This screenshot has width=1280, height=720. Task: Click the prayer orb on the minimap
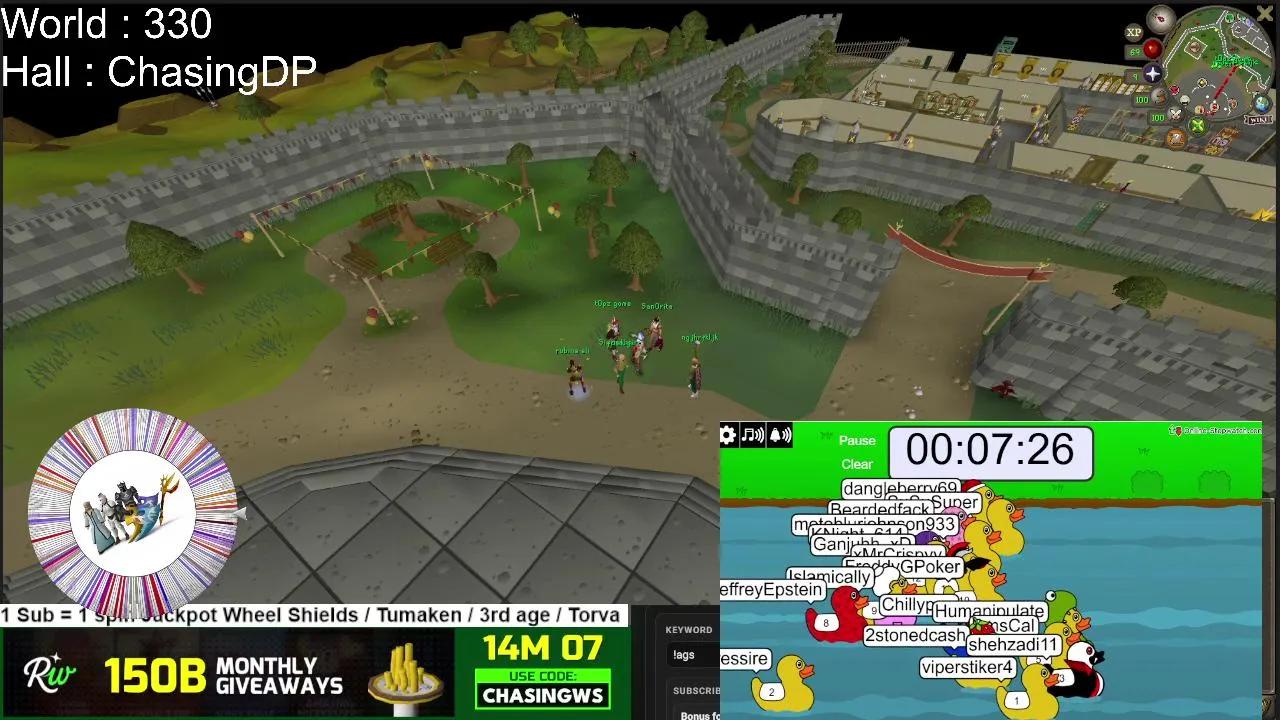[x=1153, y=72]
